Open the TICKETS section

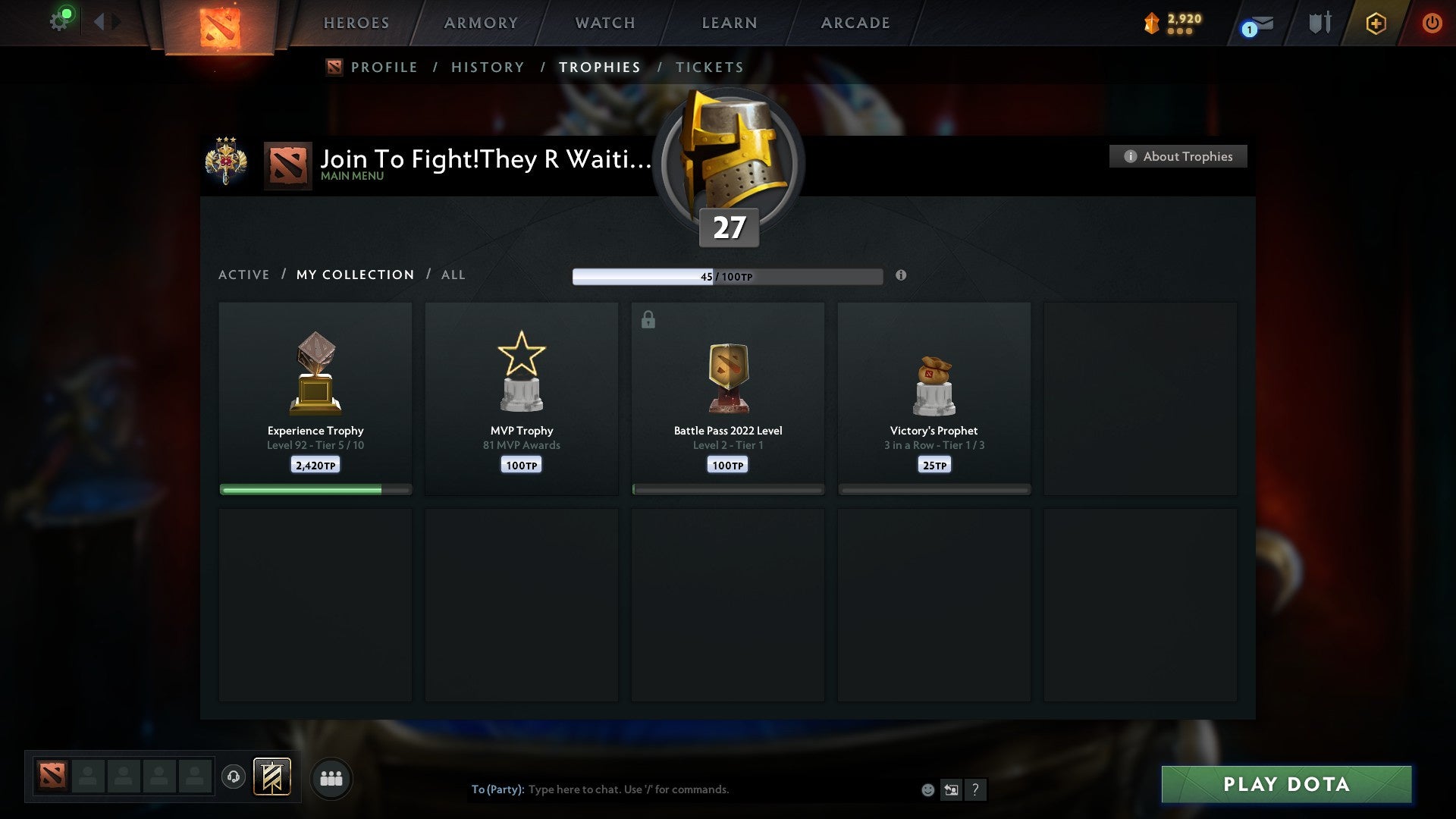[x=708, y=67]
